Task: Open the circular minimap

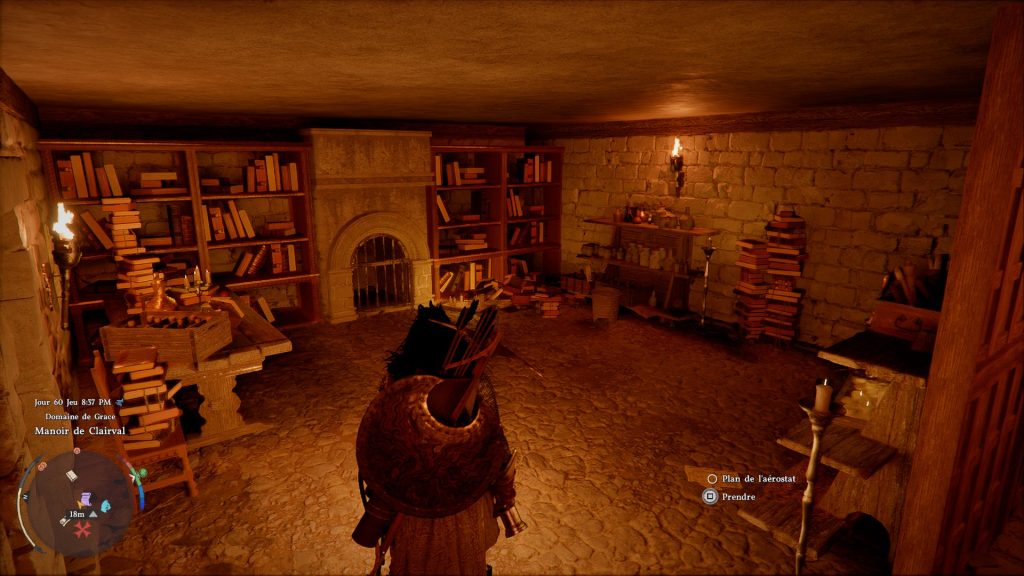Action: pos(78,498)
